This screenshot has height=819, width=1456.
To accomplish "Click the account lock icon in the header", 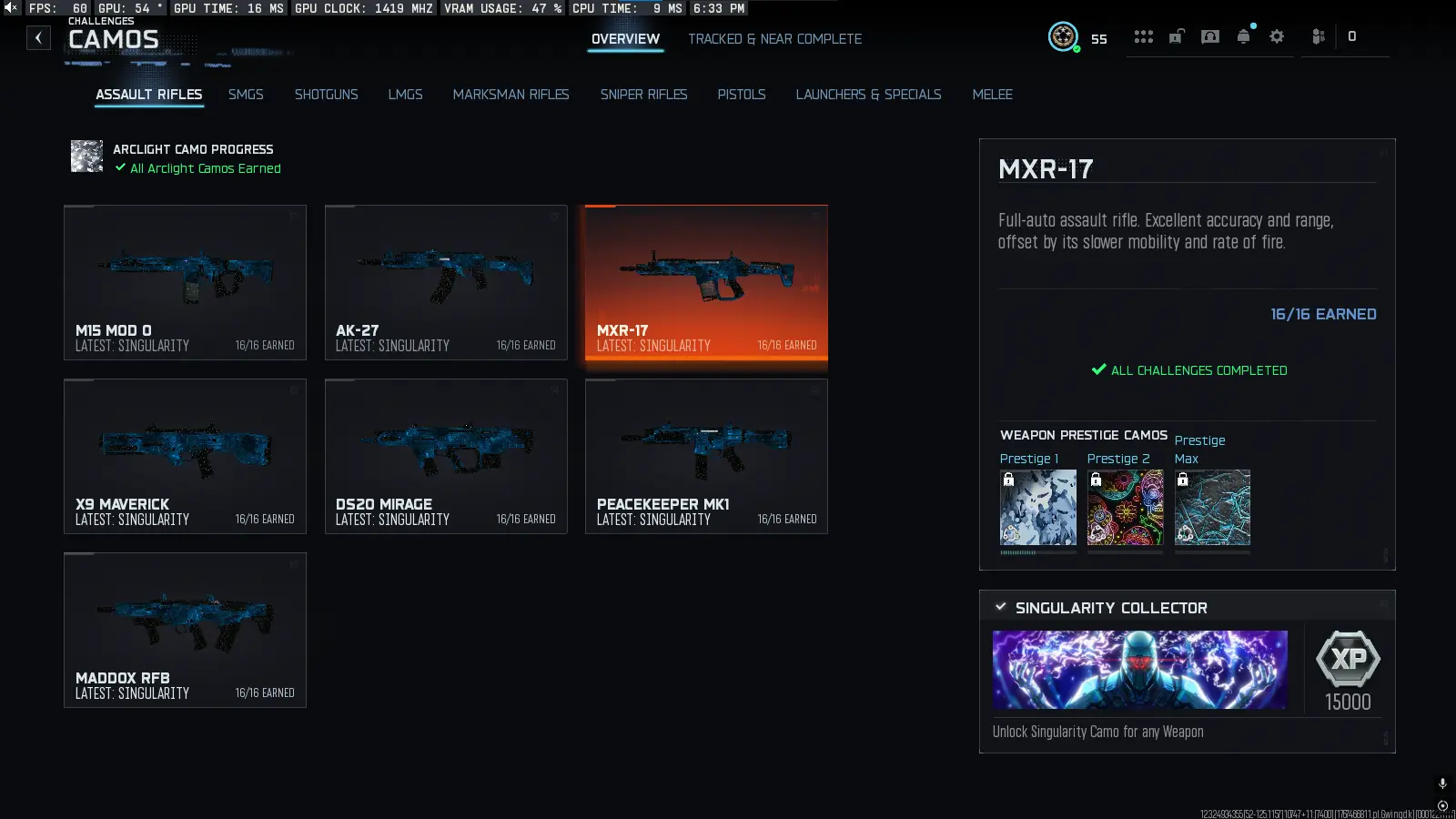I will [x=1176, y=36].
